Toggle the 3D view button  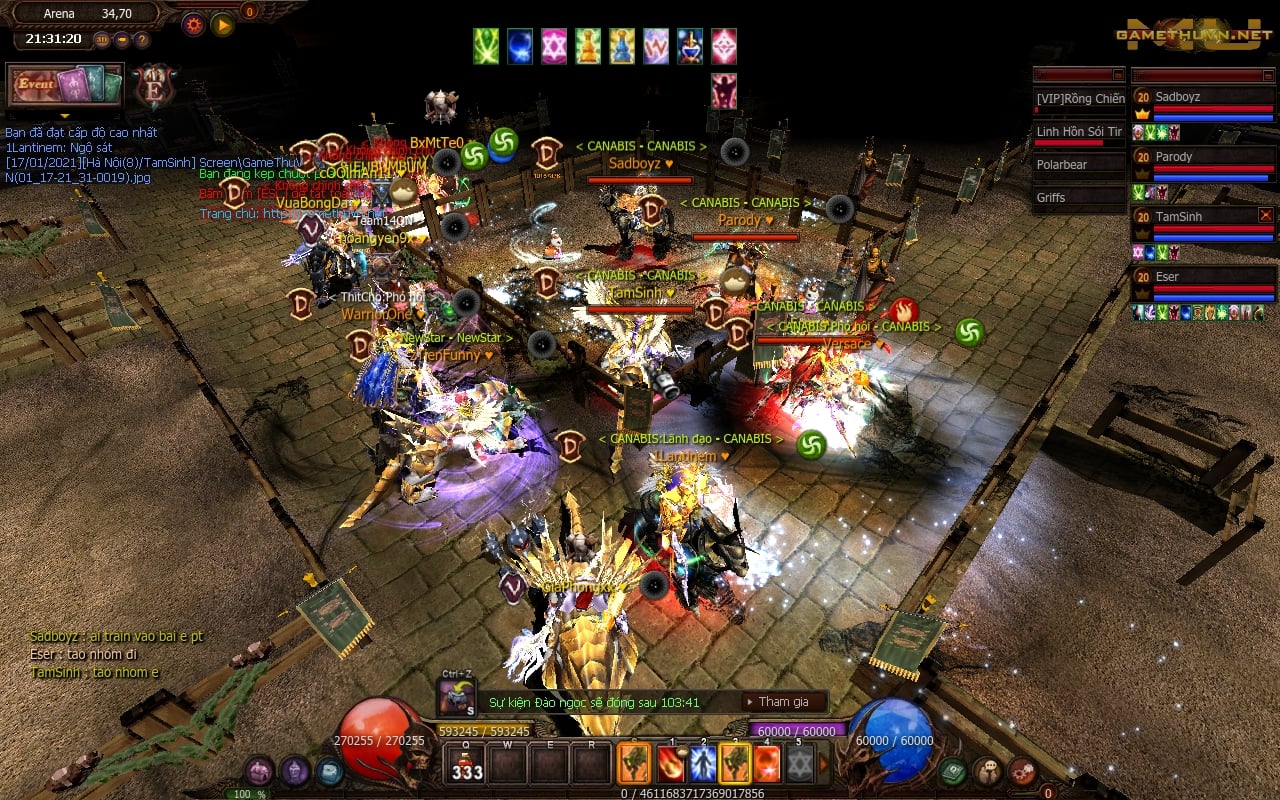[x=102, y=40]
